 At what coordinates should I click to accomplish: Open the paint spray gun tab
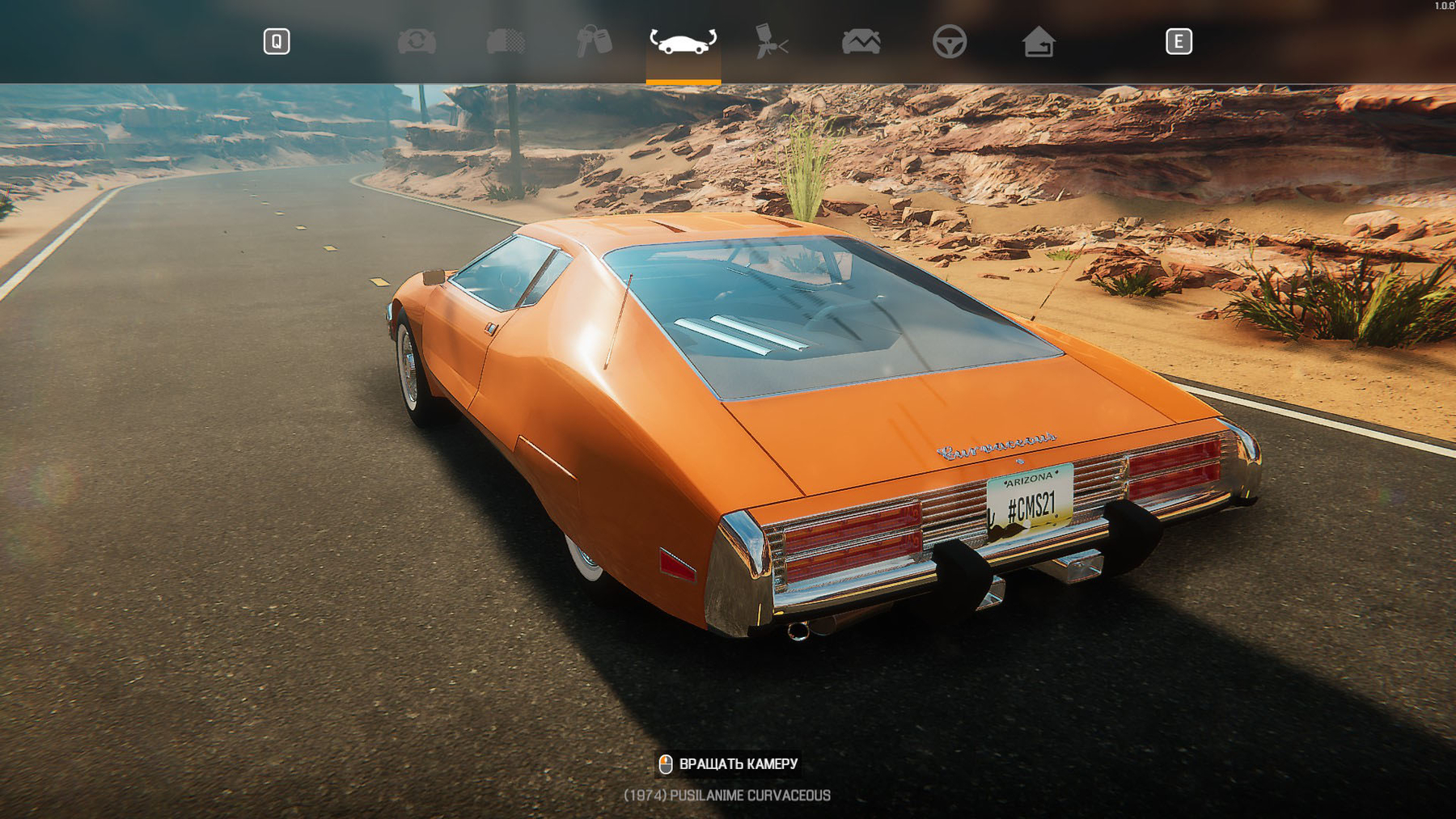[771, 41]
